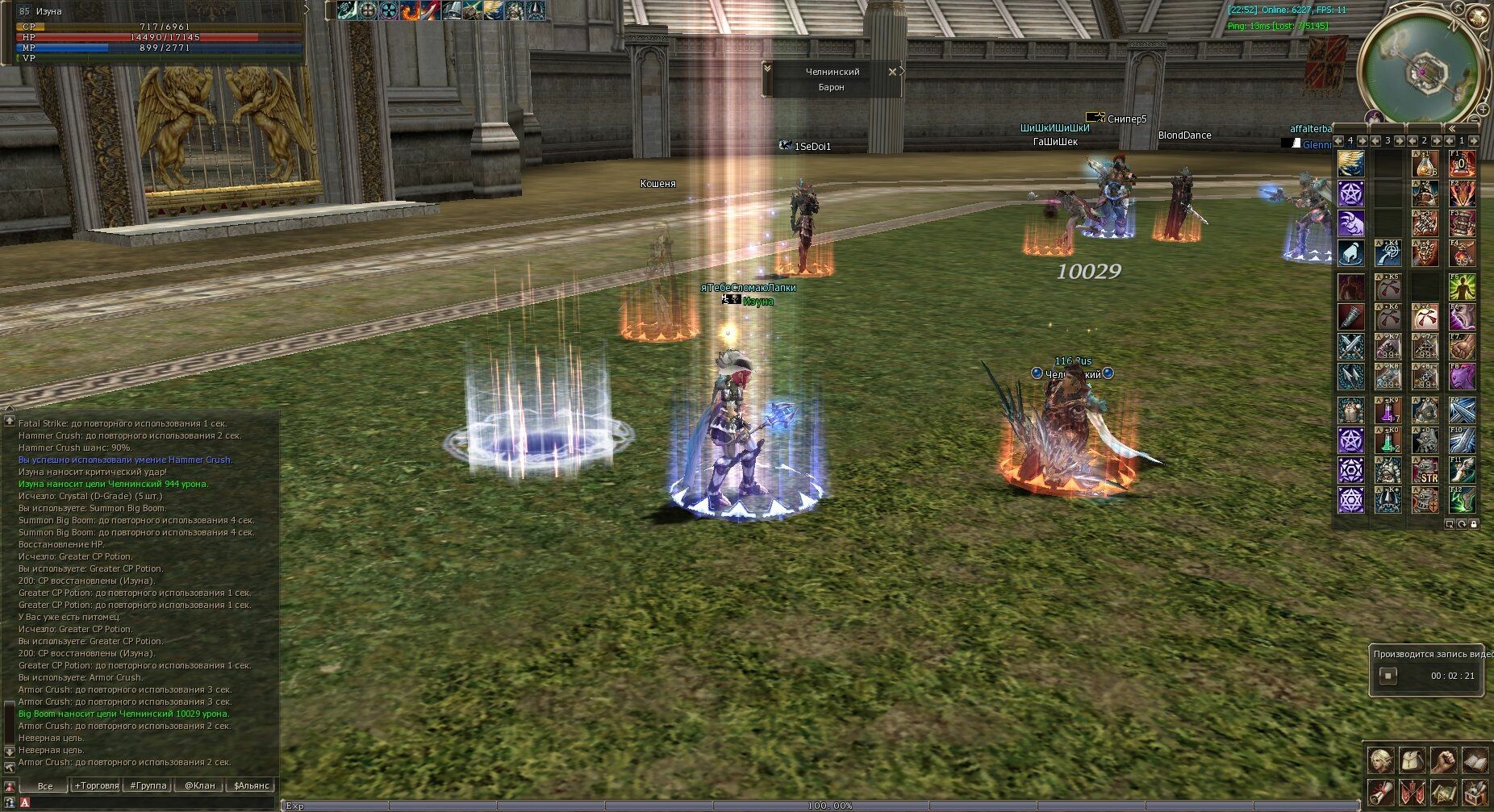Show the $Альянс chat tab
The height and width of the screenshot is (812, 1494).
pos(252,785)
